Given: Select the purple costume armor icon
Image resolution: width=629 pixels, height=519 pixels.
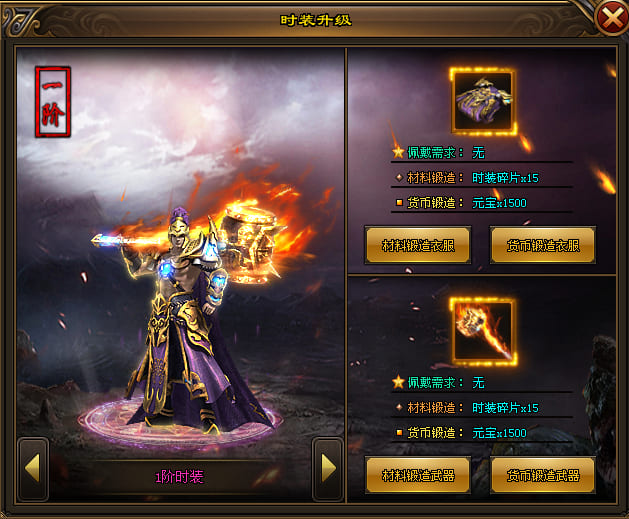Looking at the screenshot, I should (x=483, y=101).
